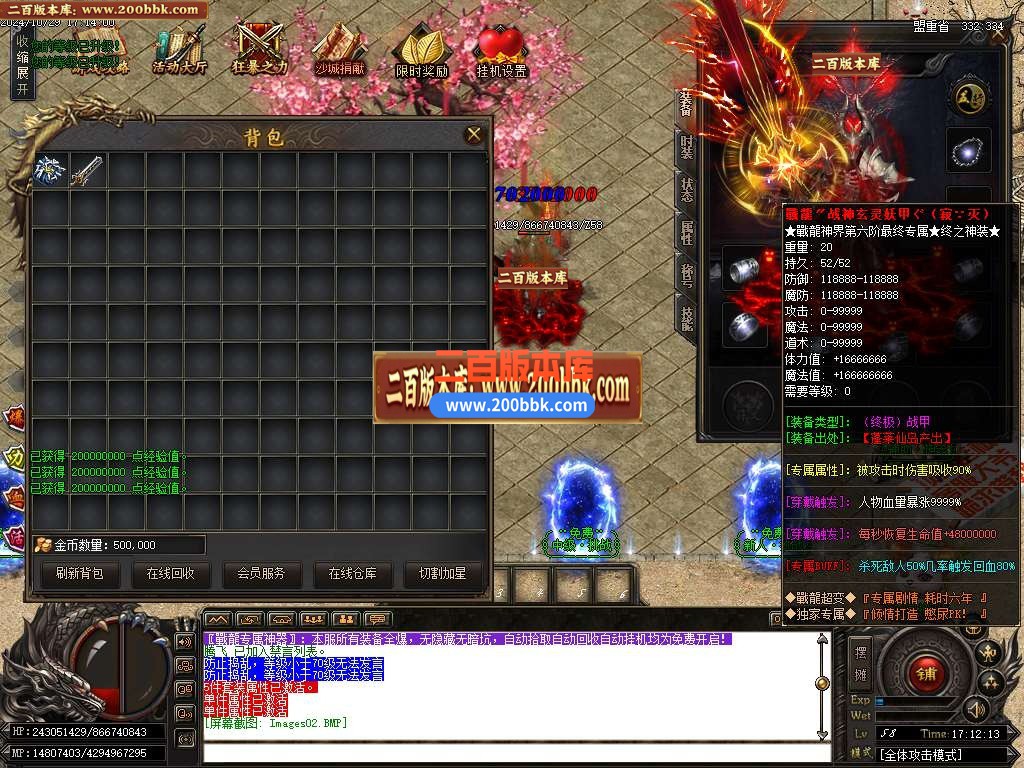Close the 背包 backpack window
The height and width of the screenshot is (768, 1024).
point(474,134)
